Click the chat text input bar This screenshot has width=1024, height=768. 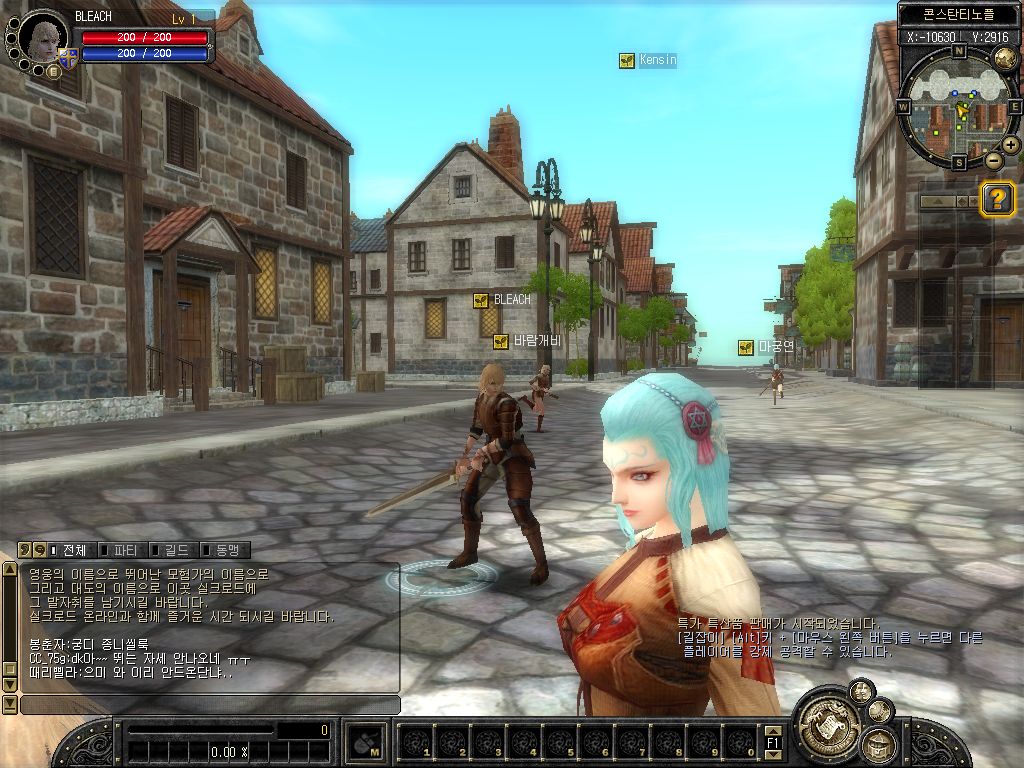210,705
